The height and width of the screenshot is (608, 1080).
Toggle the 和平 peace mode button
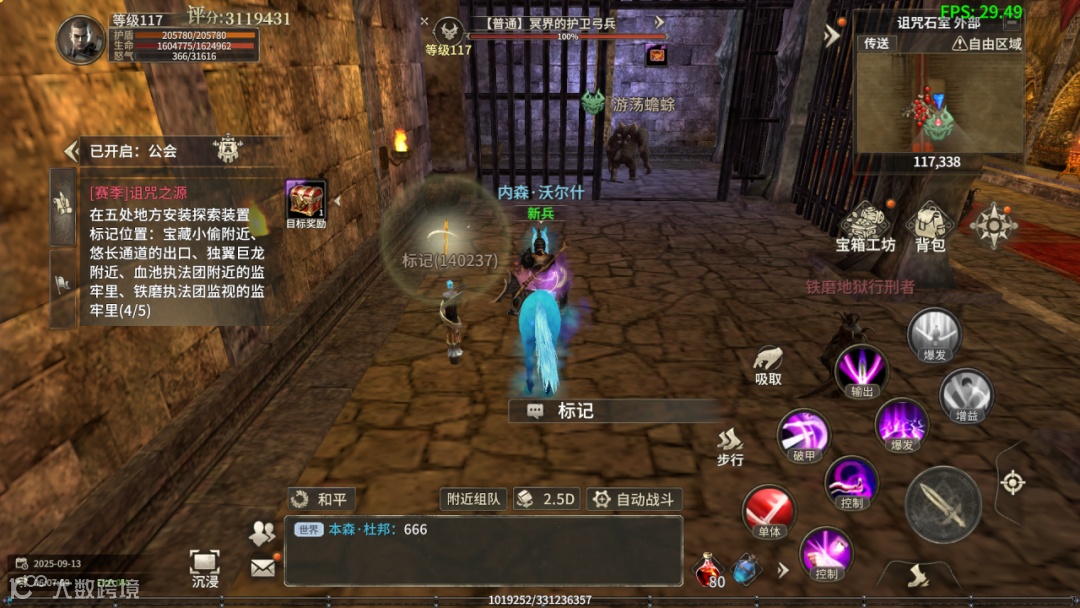(x=322, y=499)
